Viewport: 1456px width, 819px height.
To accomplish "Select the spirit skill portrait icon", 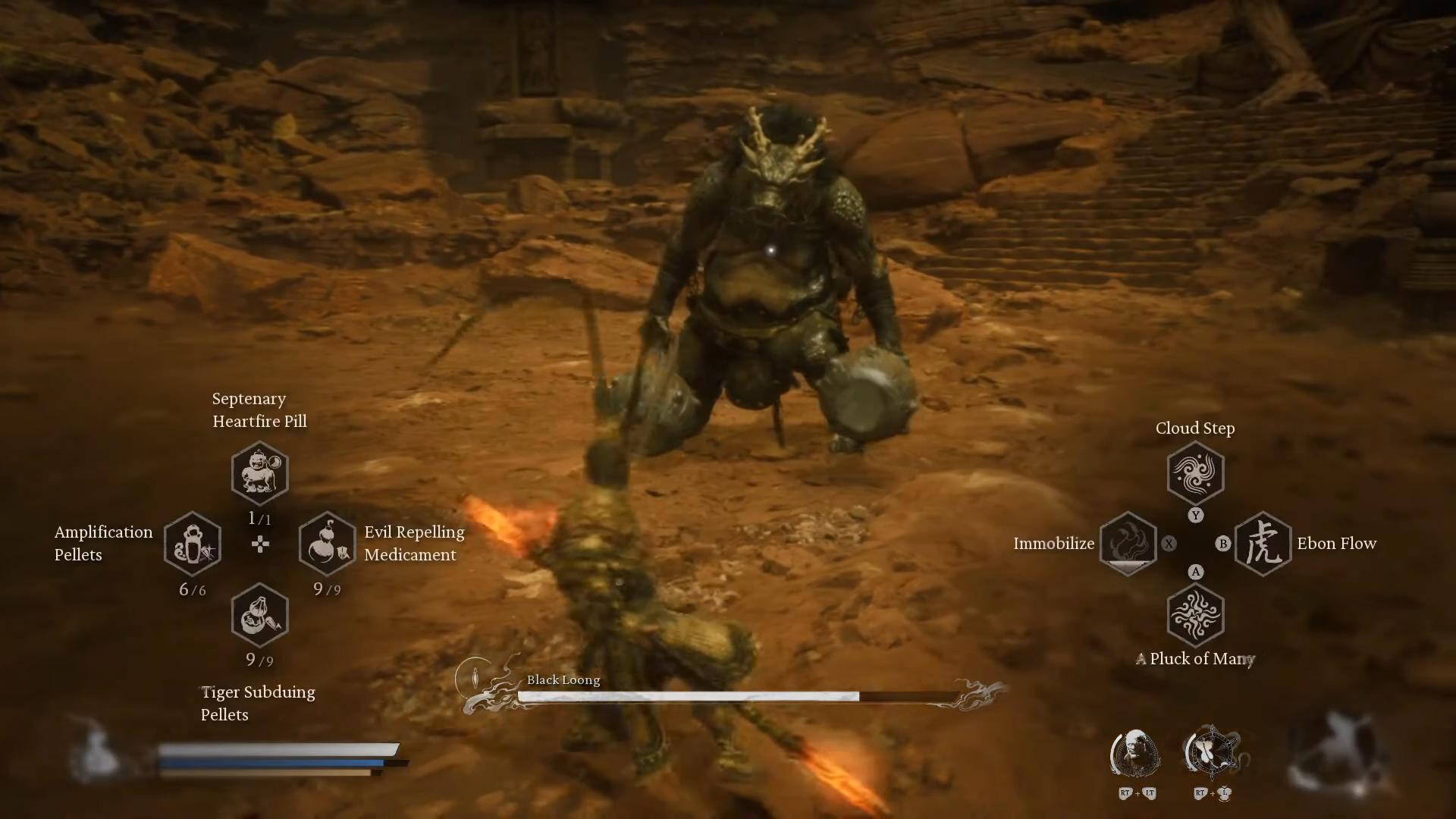I will pos(1135,754).
